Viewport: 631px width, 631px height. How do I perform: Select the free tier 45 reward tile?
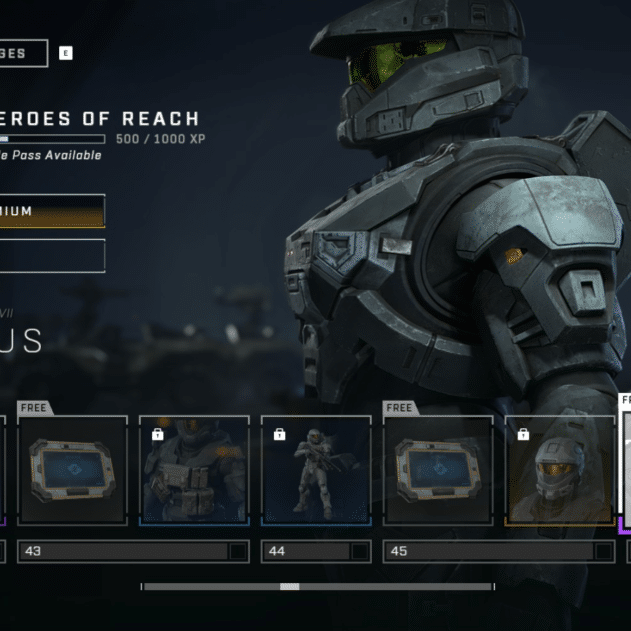[x=438, y=470]
